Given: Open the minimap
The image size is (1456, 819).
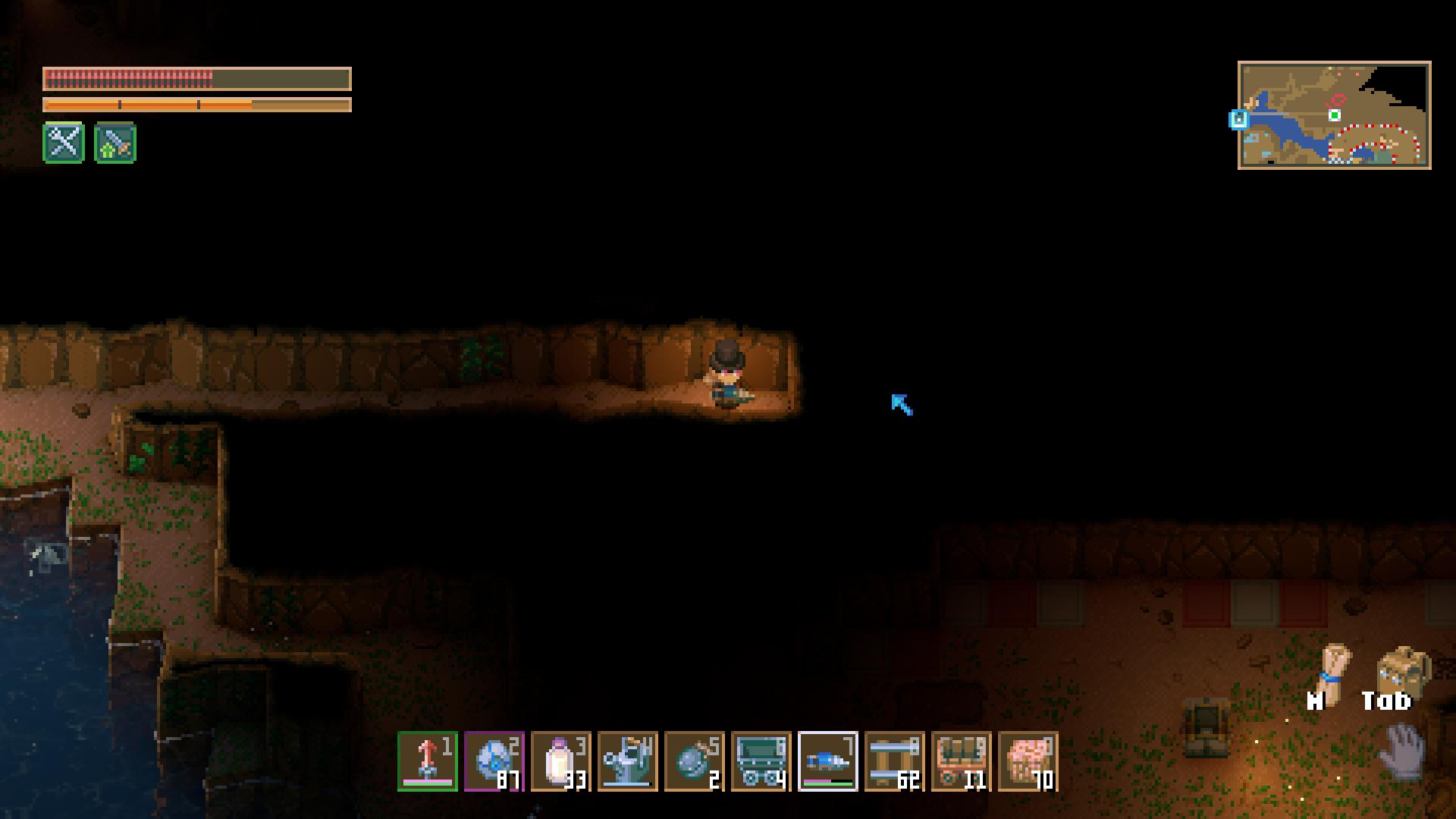Looking at the screenshot, I should 1335,115.
